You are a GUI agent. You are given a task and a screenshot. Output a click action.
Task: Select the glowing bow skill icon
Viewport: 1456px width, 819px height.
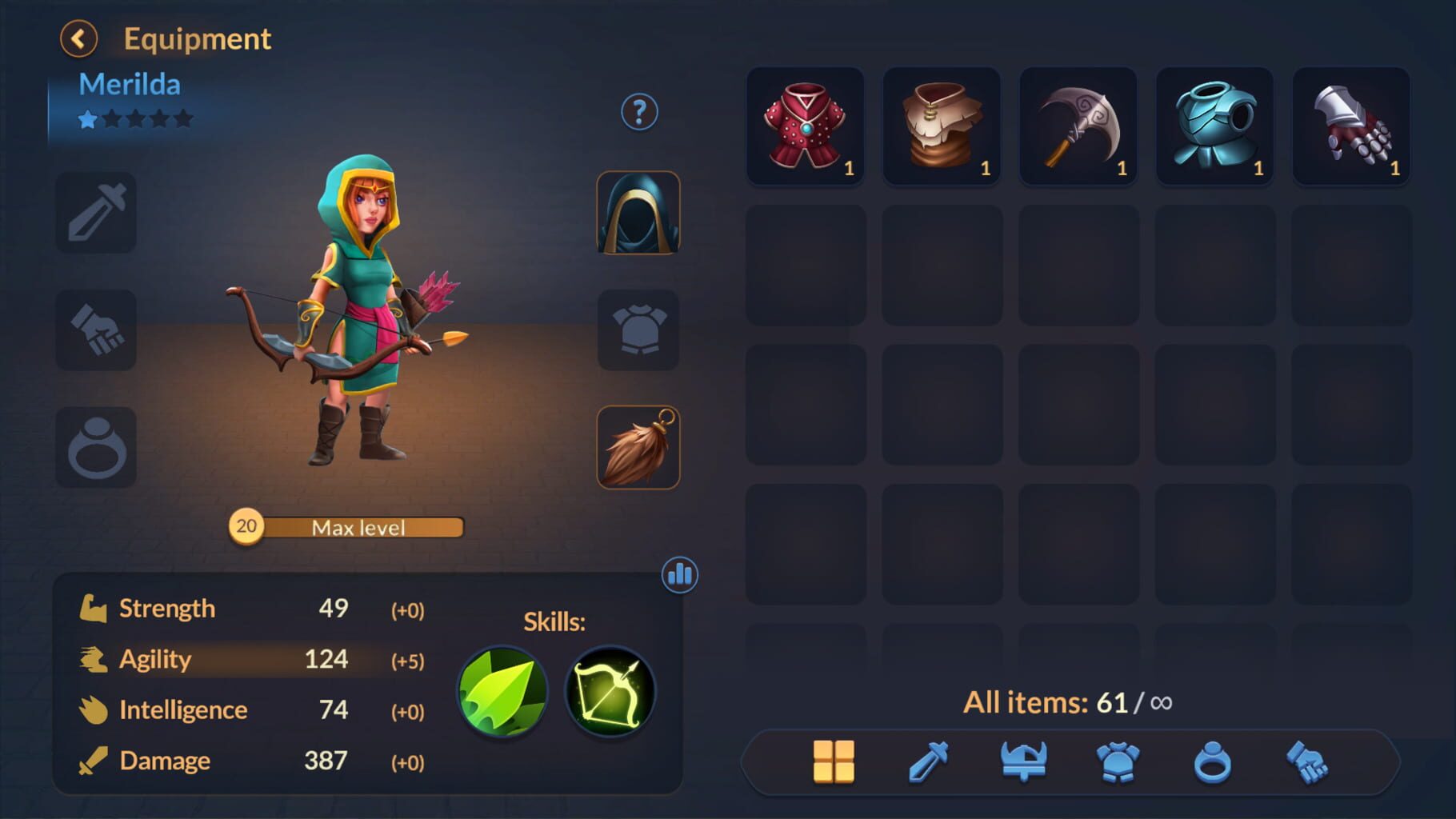pos(610,692)
